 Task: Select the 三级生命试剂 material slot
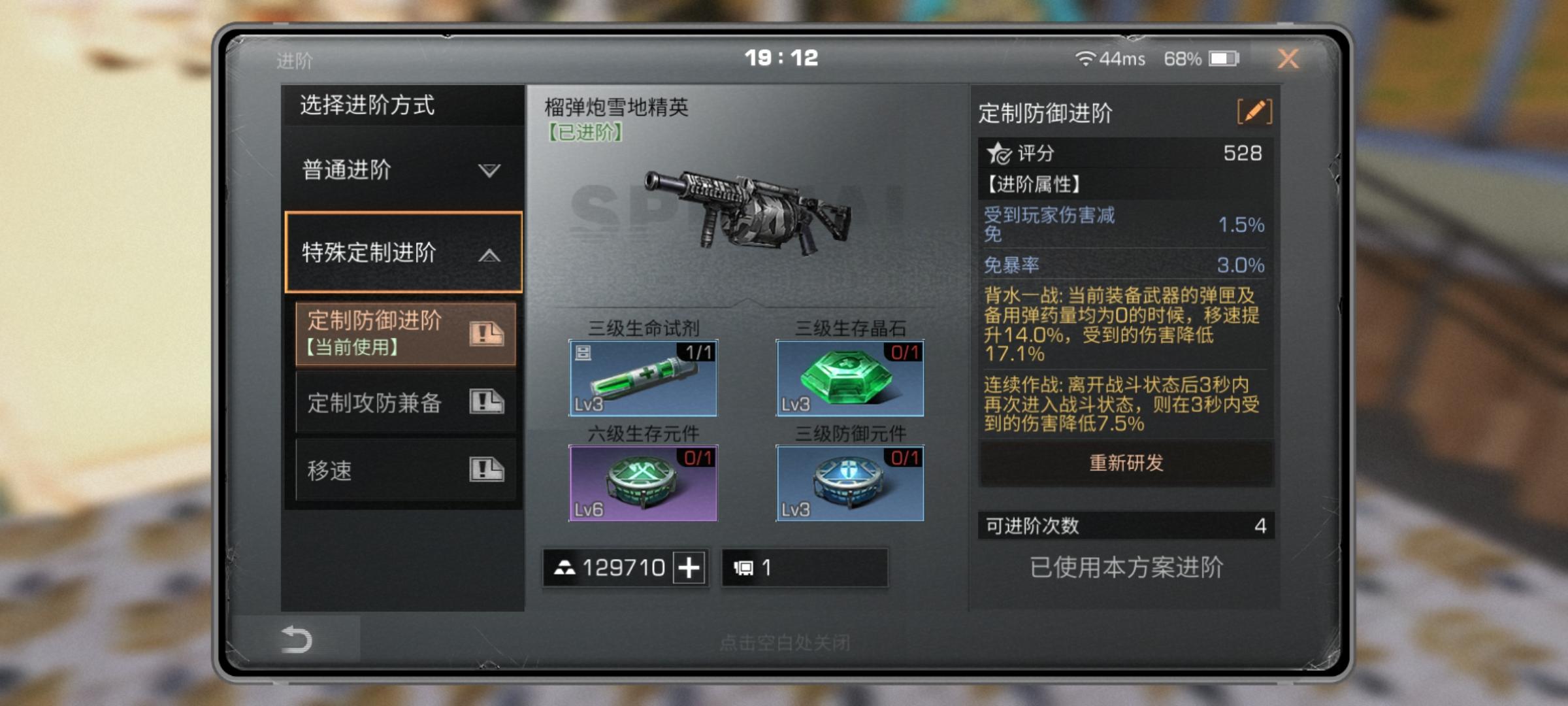pos(643,378)
